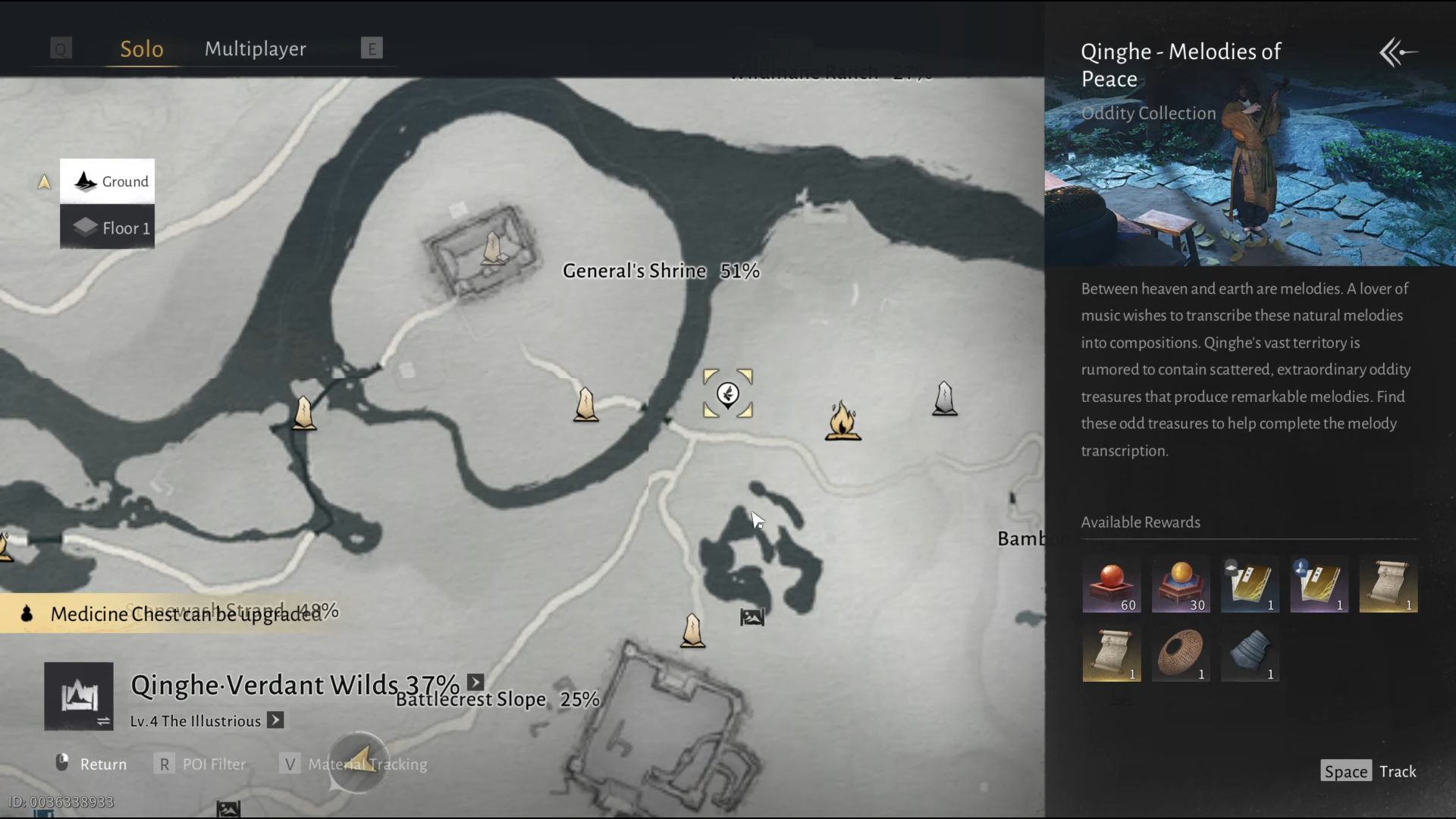Switch to the Multiplayer tab
1456x819 pixels.
point(256,49)
